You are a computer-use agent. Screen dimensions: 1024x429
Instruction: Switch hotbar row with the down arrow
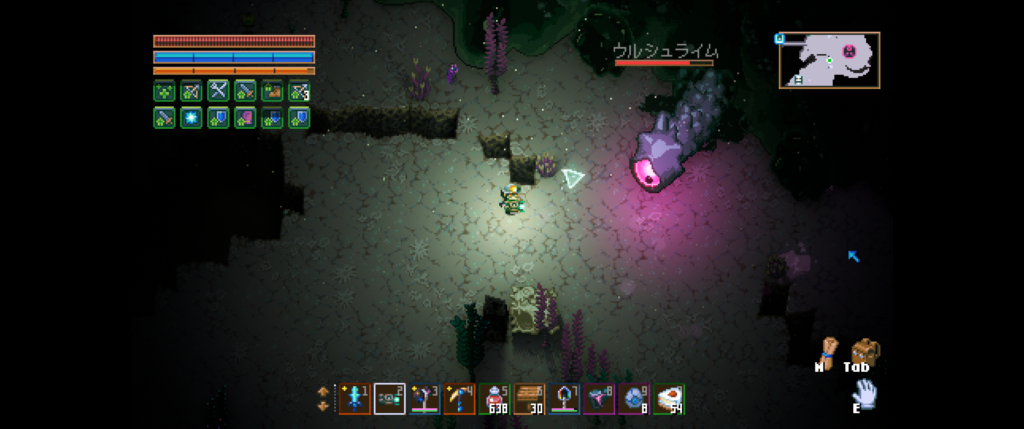pos(322,406)
